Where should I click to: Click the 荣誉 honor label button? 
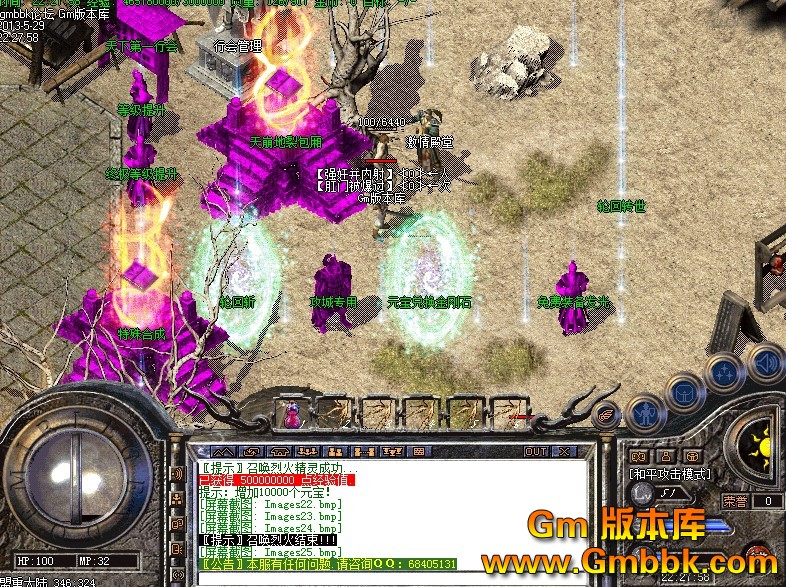[736, 501]
